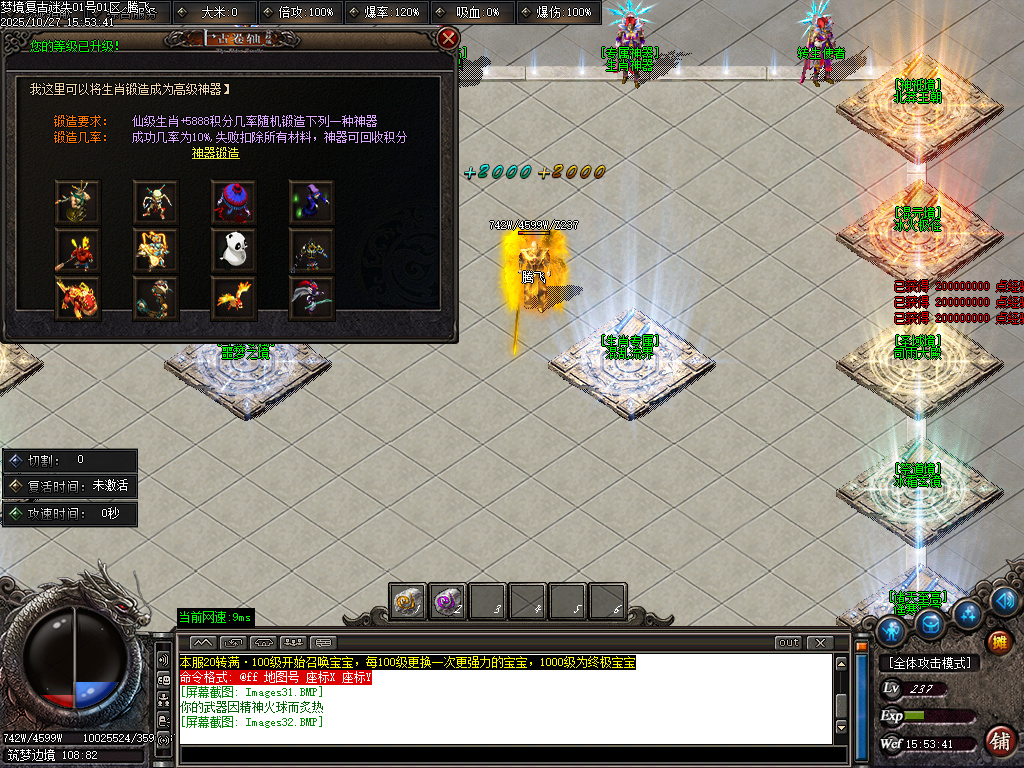Open the bag chest button
The image size is (1024, 768).
coord(931,625)
